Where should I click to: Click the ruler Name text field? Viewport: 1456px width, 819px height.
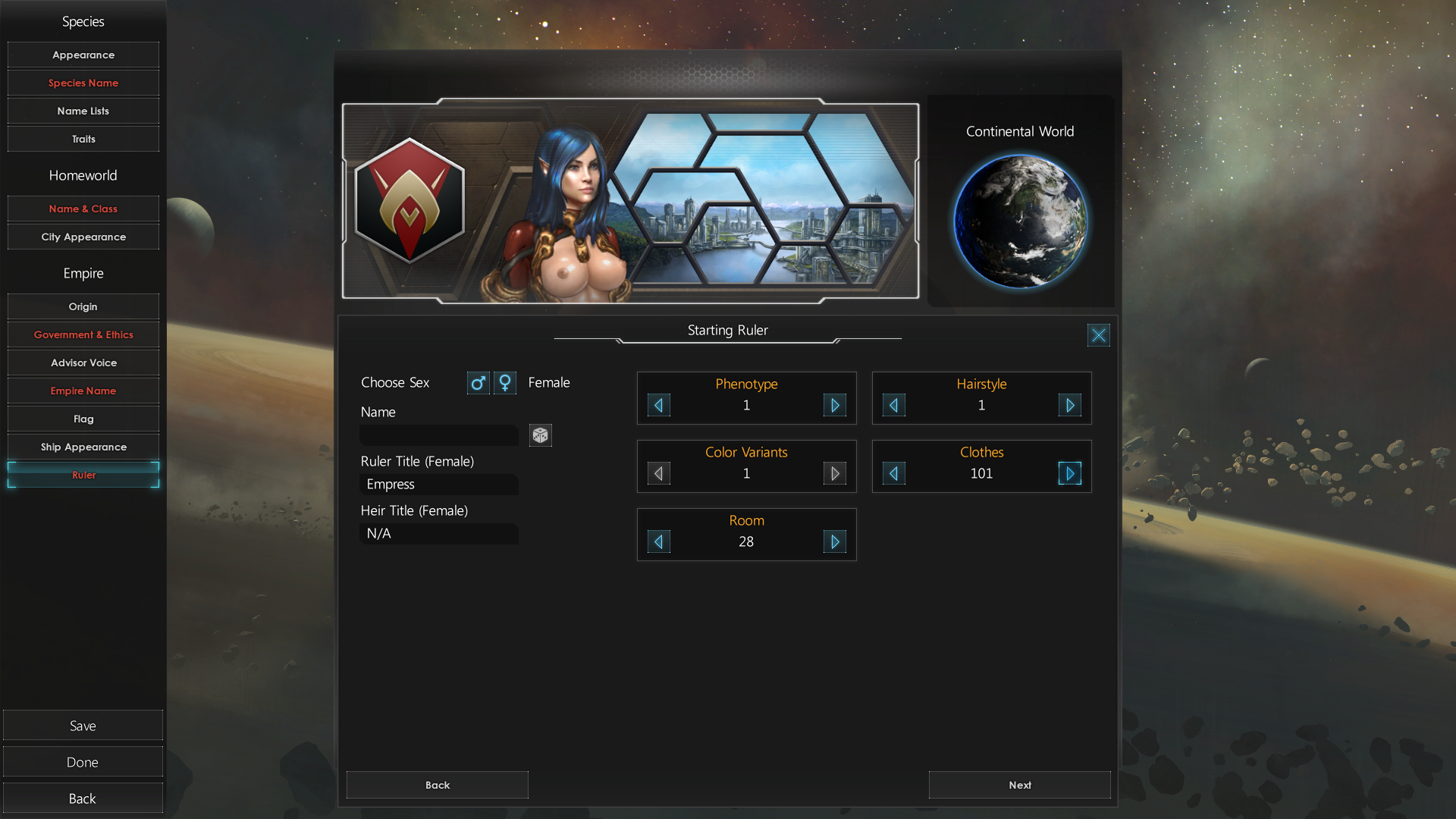pos(439,435)
